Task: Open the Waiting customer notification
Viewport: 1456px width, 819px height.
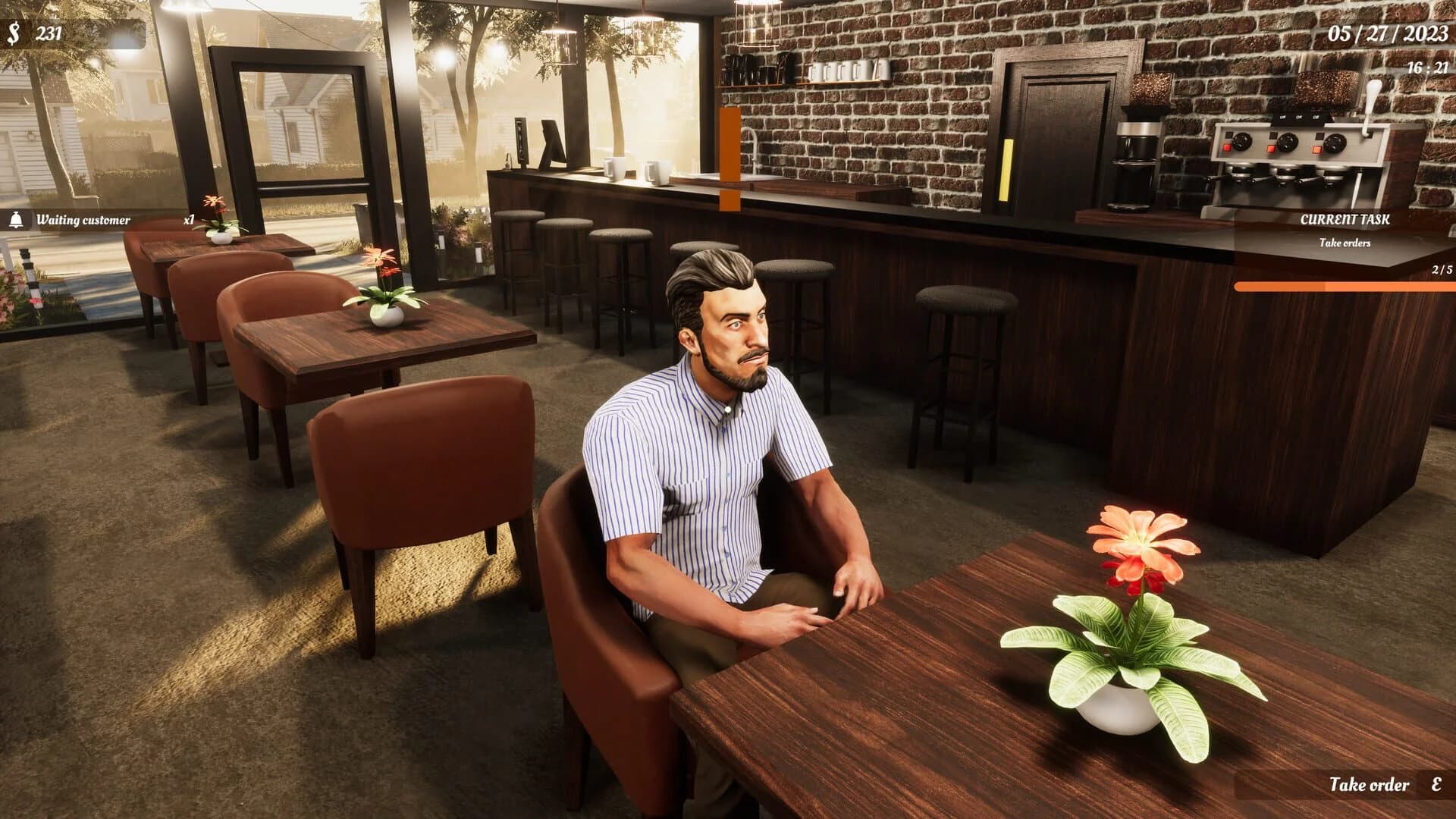Action: (x=83, y=221)
